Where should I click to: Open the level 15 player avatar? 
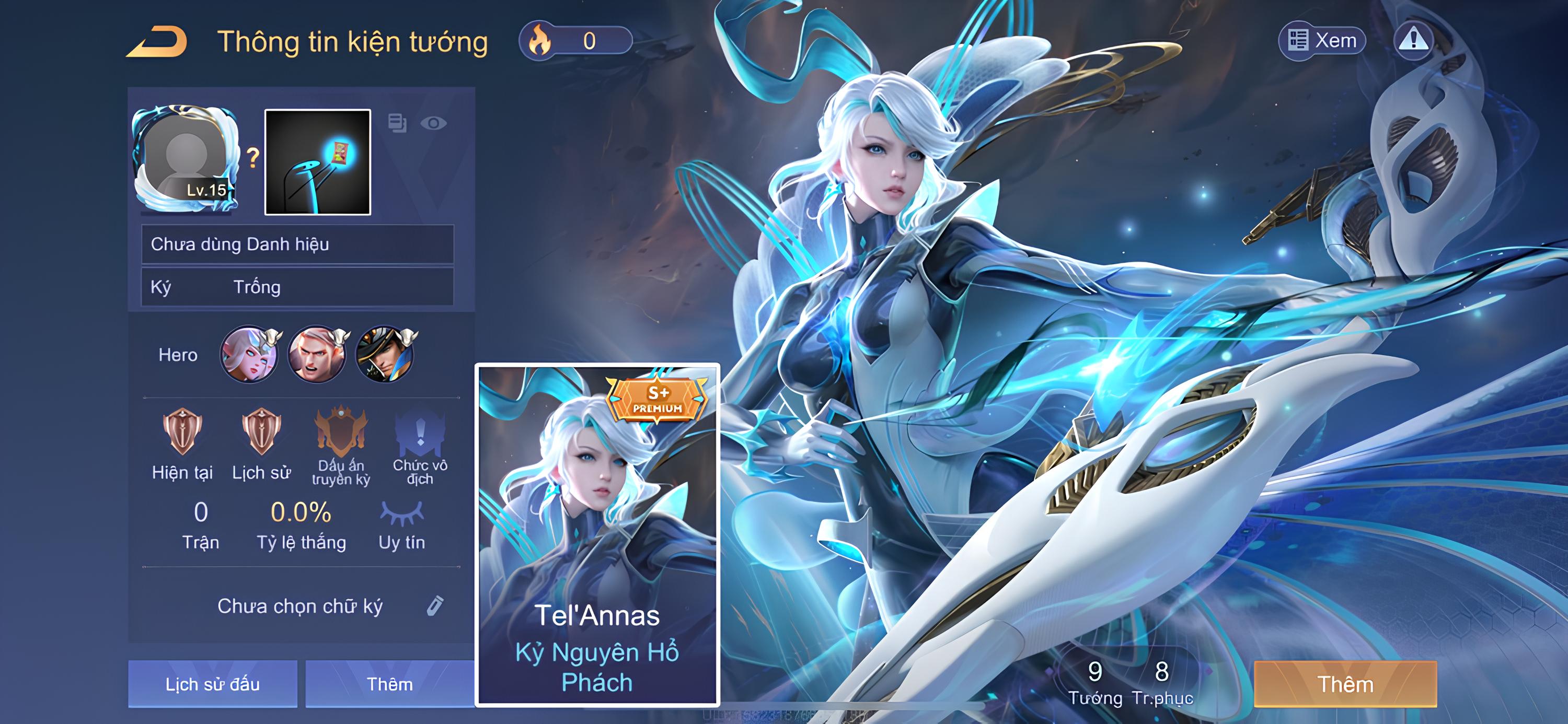click(186, 160)
